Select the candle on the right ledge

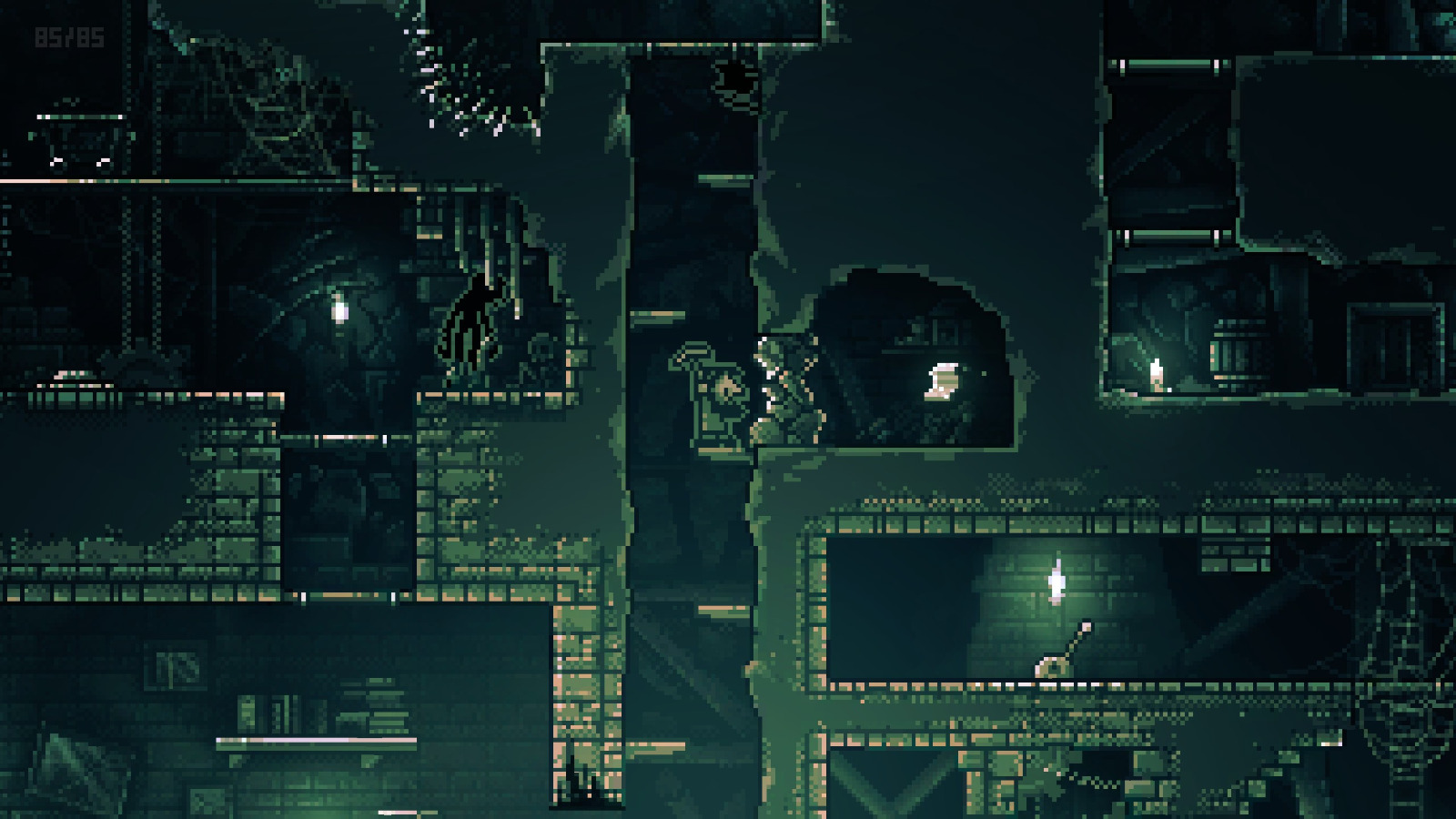[x=1156, y=371]
